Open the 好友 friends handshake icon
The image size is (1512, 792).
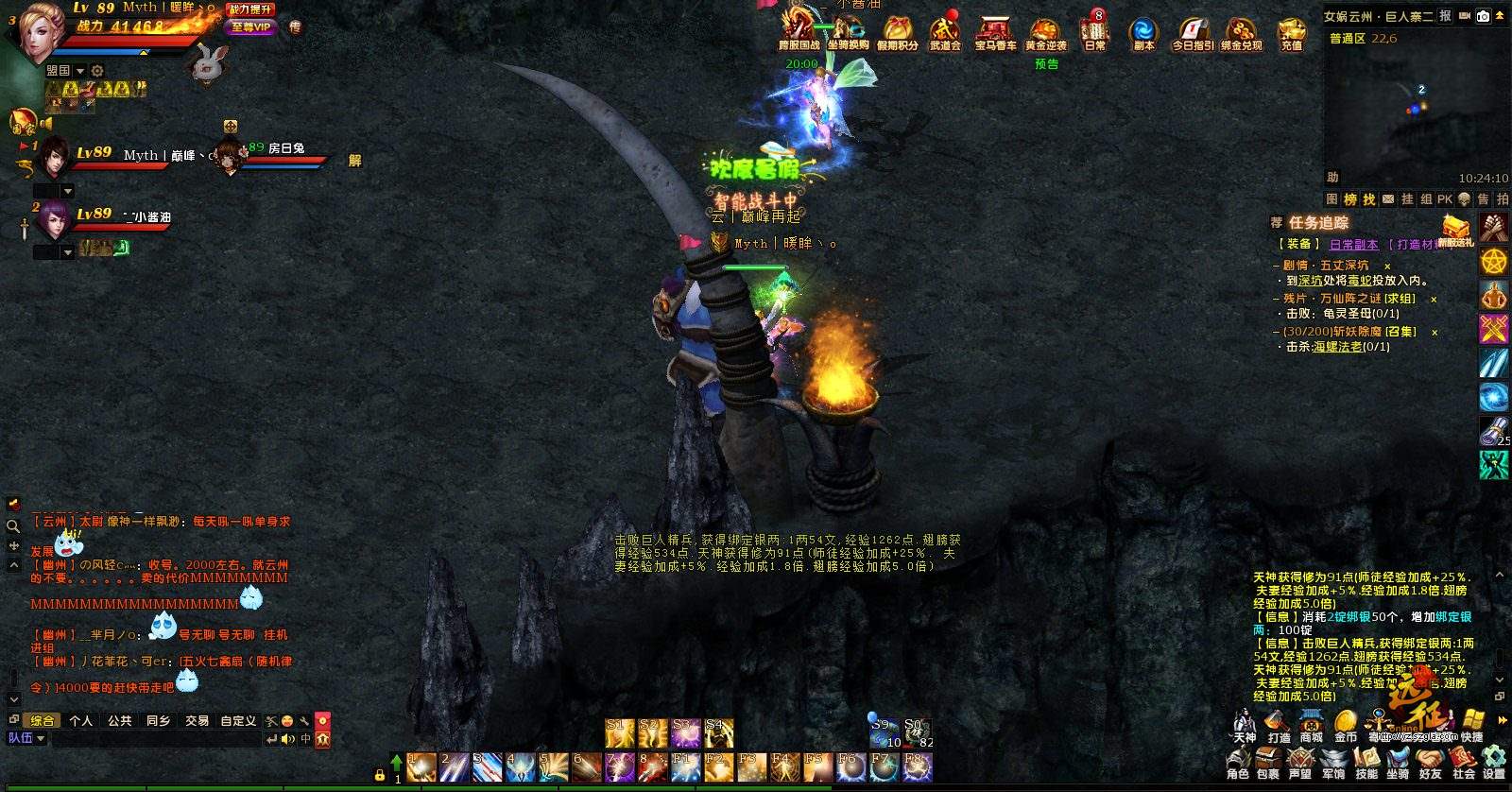tap(1431, 762)
